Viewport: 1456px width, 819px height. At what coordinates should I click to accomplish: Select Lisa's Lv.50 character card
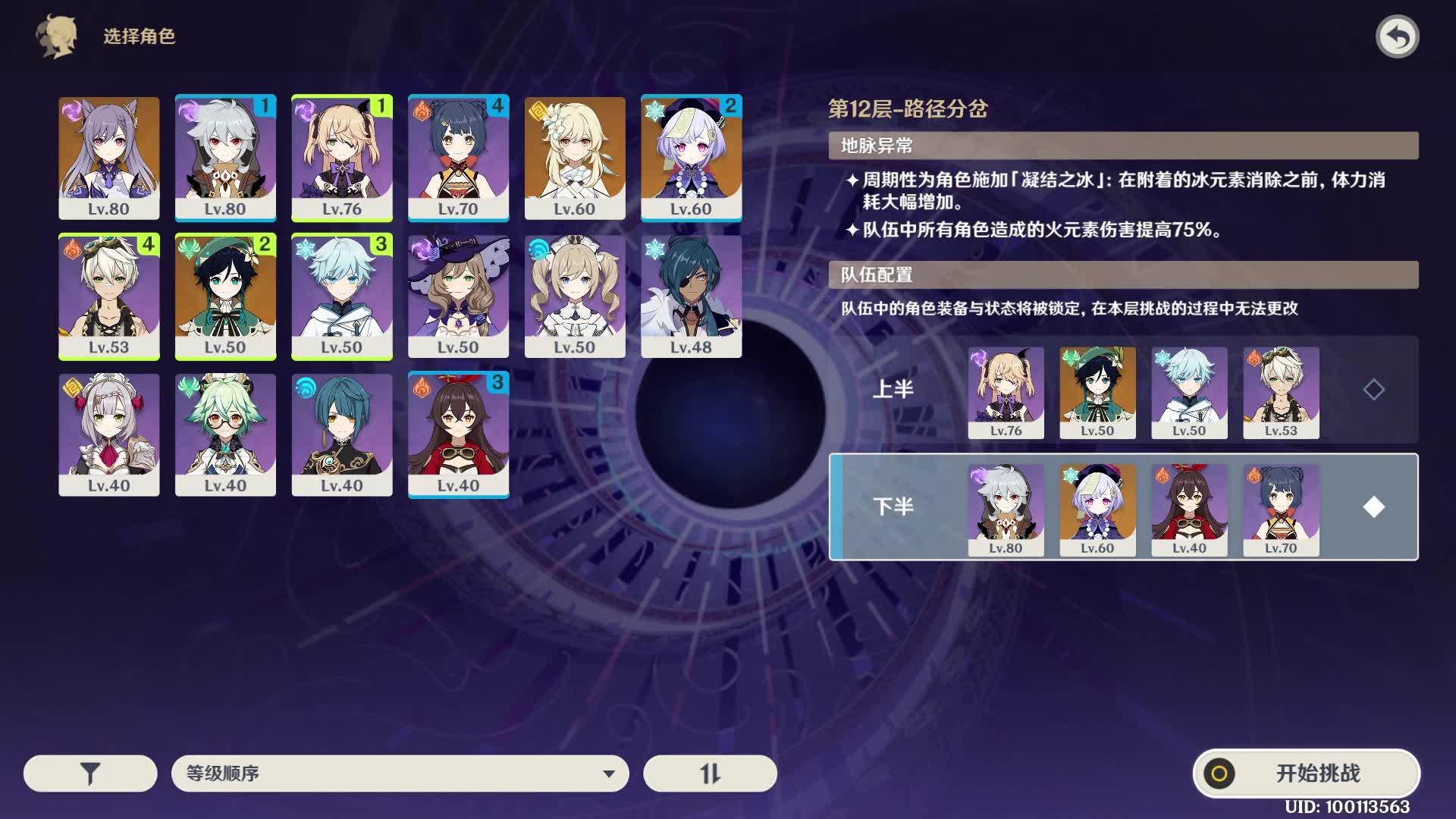(x=458, y=296)
